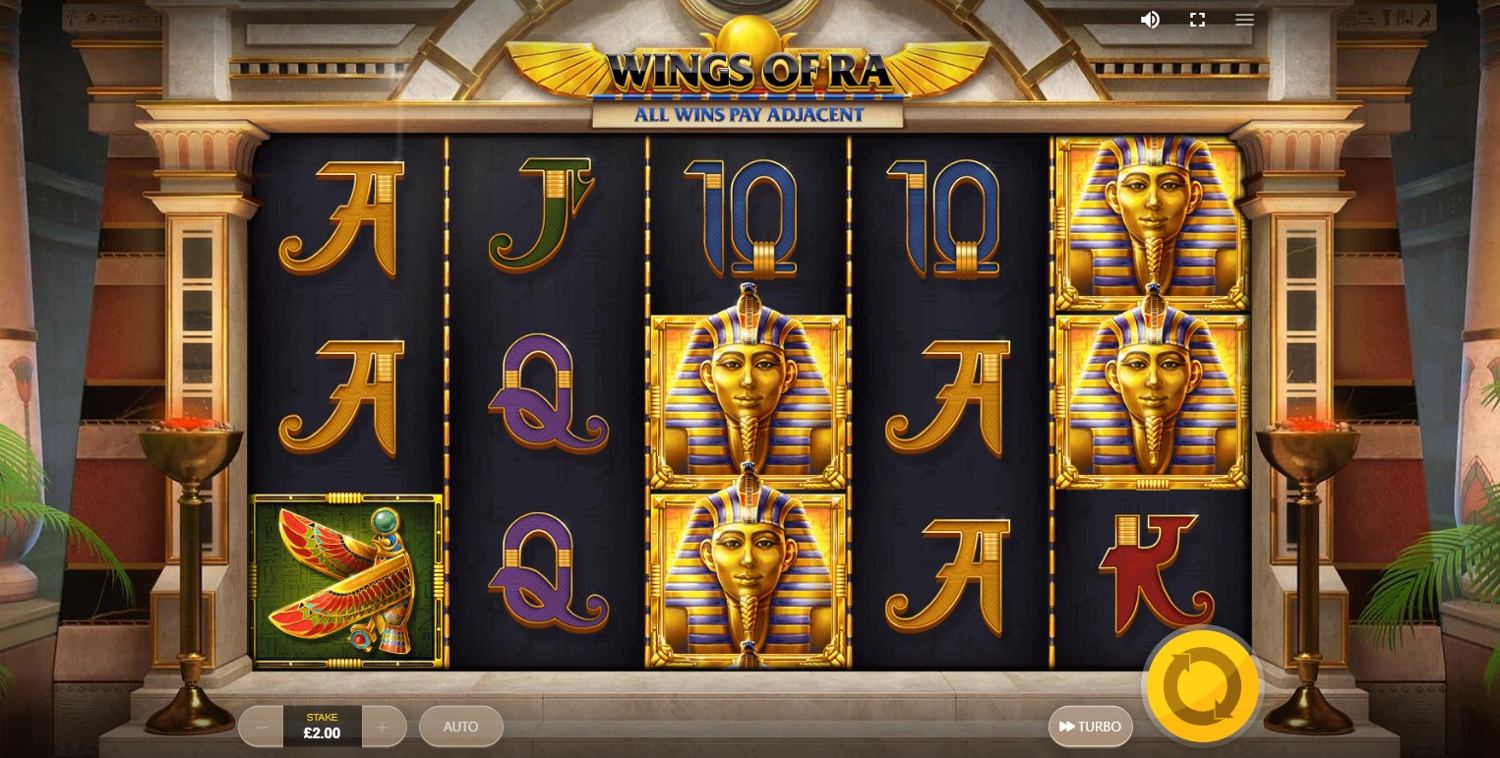
Task: Open the hamburger menu
Action: [x=1244, y=19]
